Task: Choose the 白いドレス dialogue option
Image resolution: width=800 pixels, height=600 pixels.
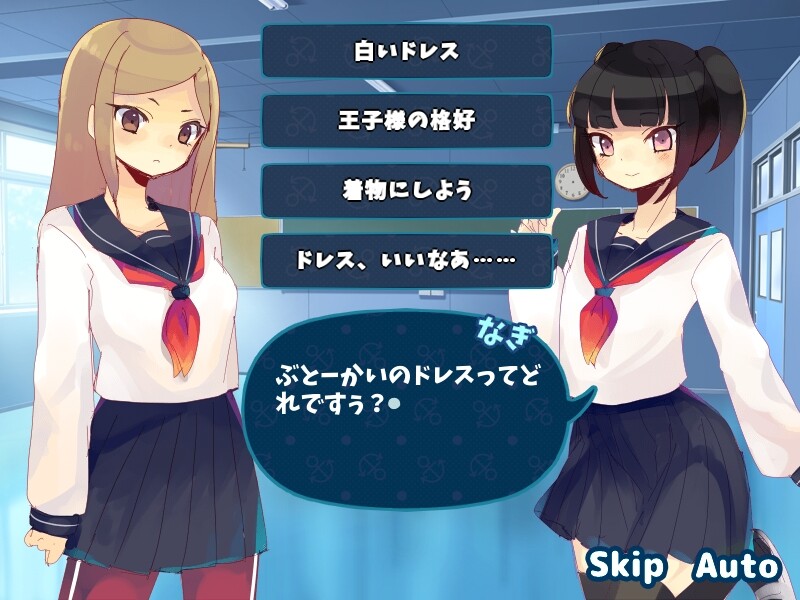Action: coord(406,51)
